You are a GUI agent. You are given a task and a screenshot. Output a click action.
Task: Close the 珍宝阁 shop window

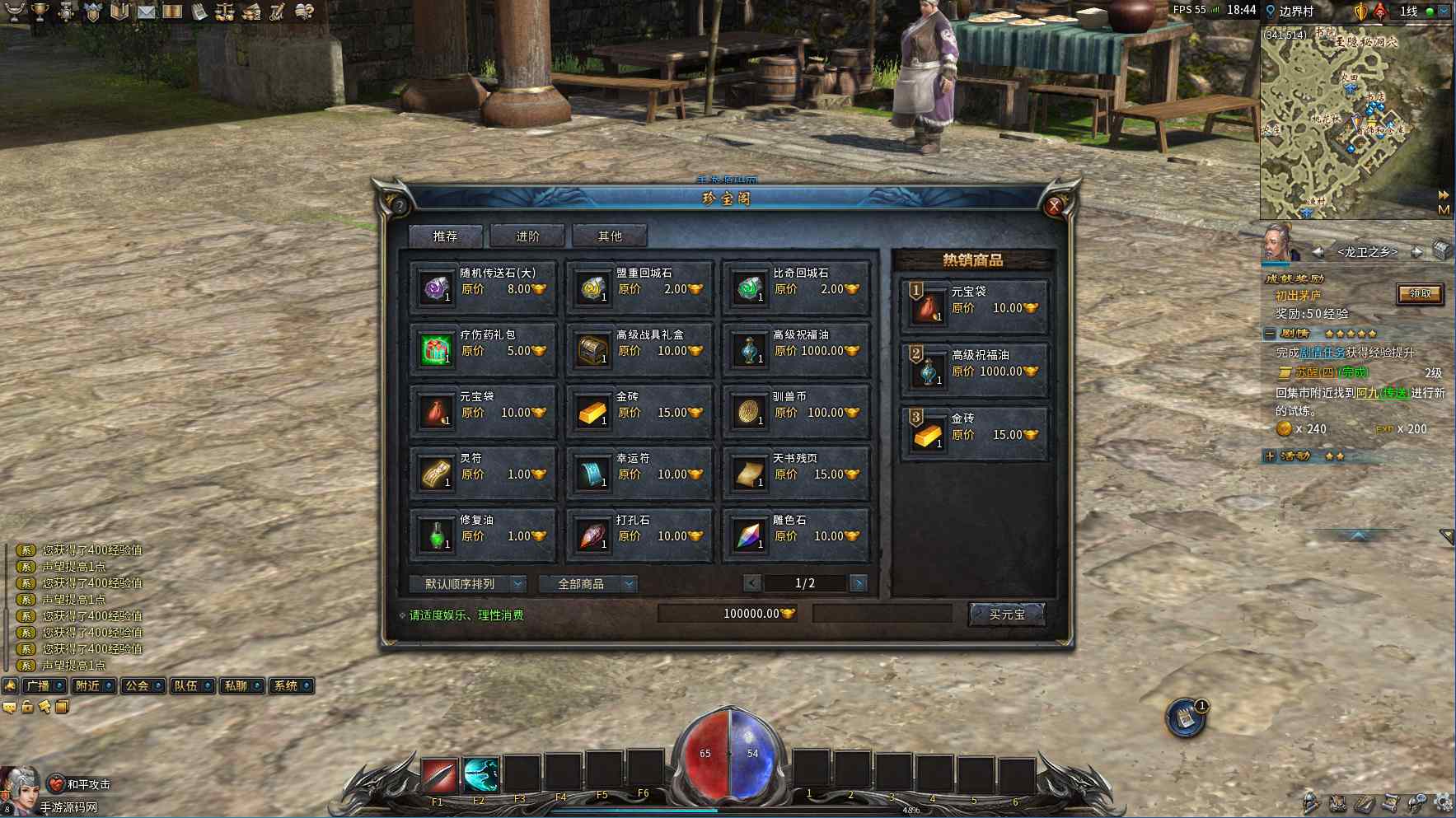click(x=1054, y=207)
